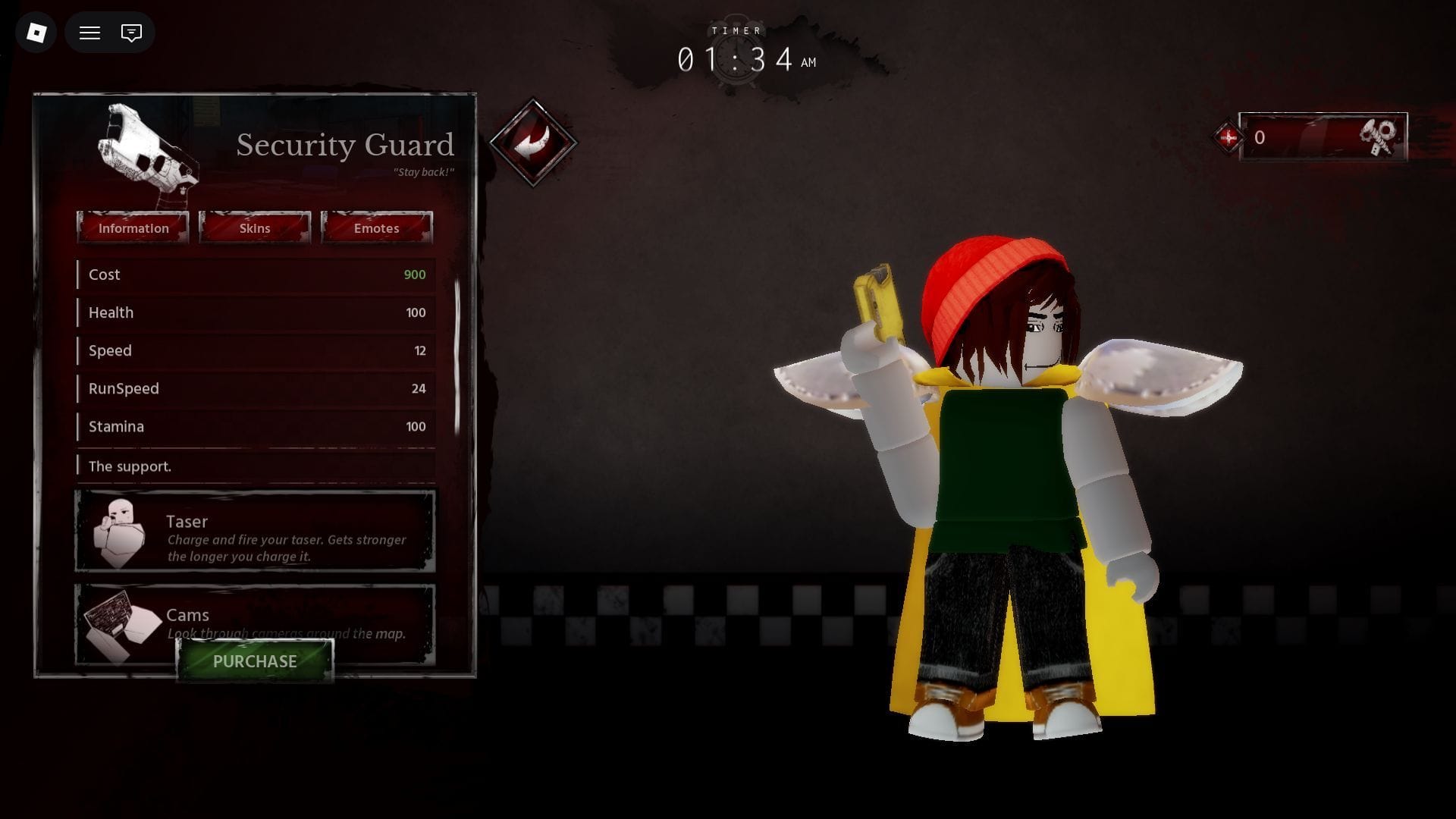Select the Taser ability entry

255,531
